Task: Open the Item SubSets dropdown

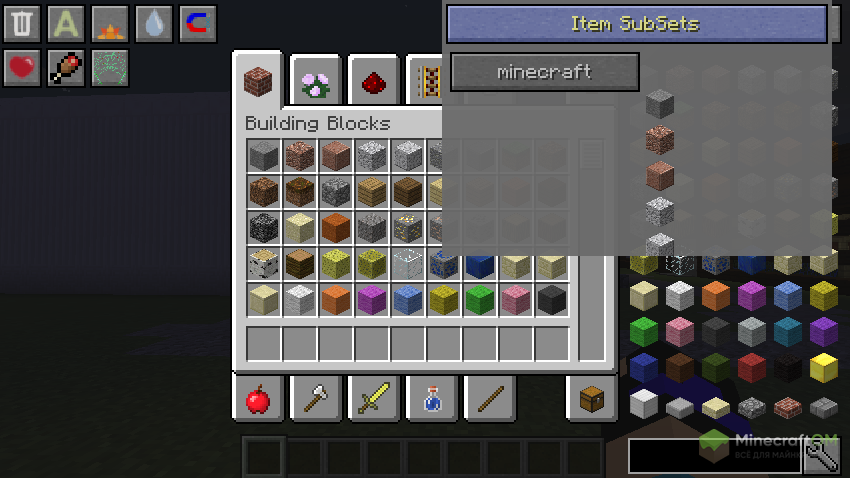Action: pyautogui.click(x=636, y=24)
